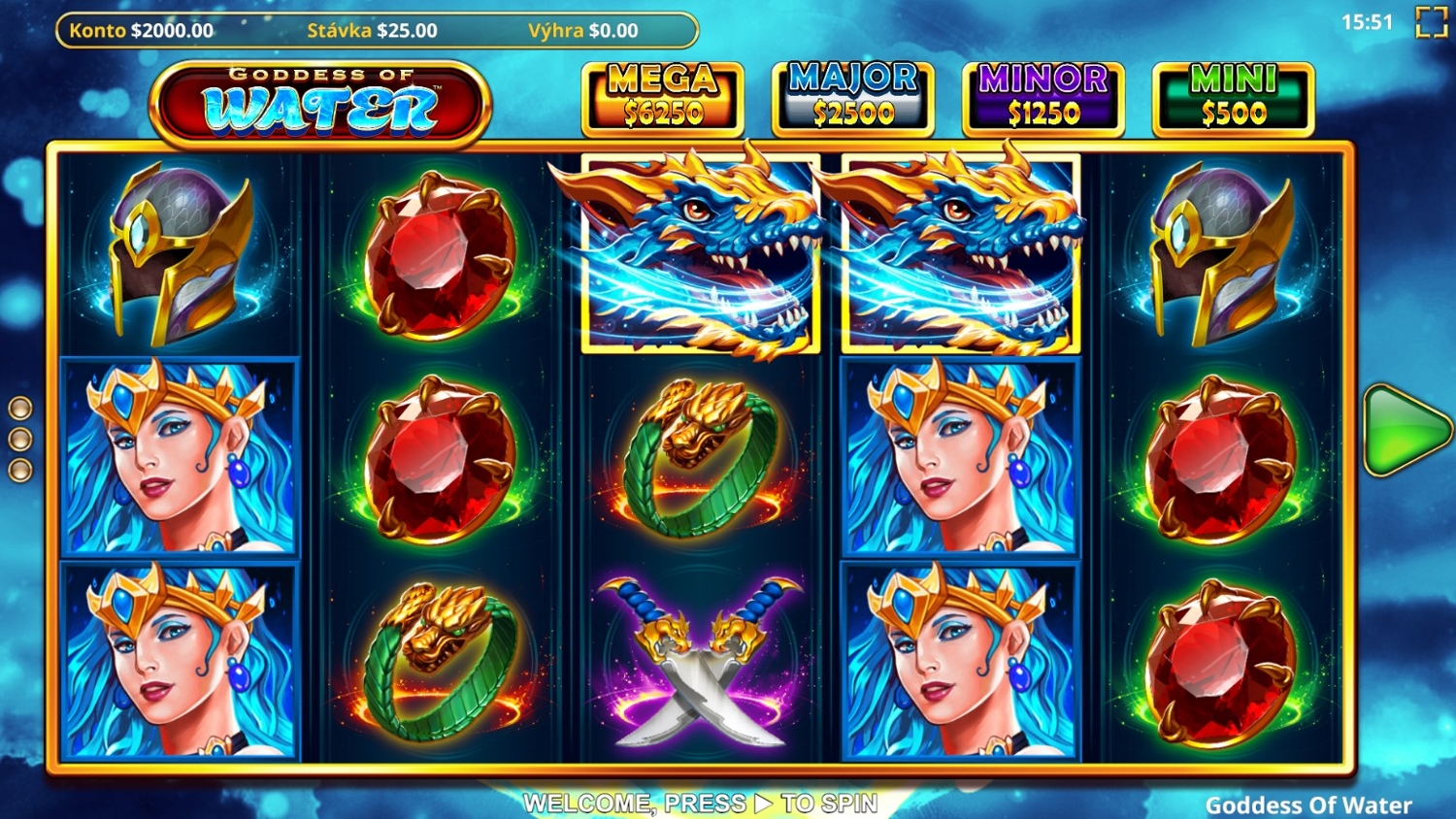Toggle fullscreen mode icon
Viewport: 1456px width, 819px height.
(x=1431, y=22)
